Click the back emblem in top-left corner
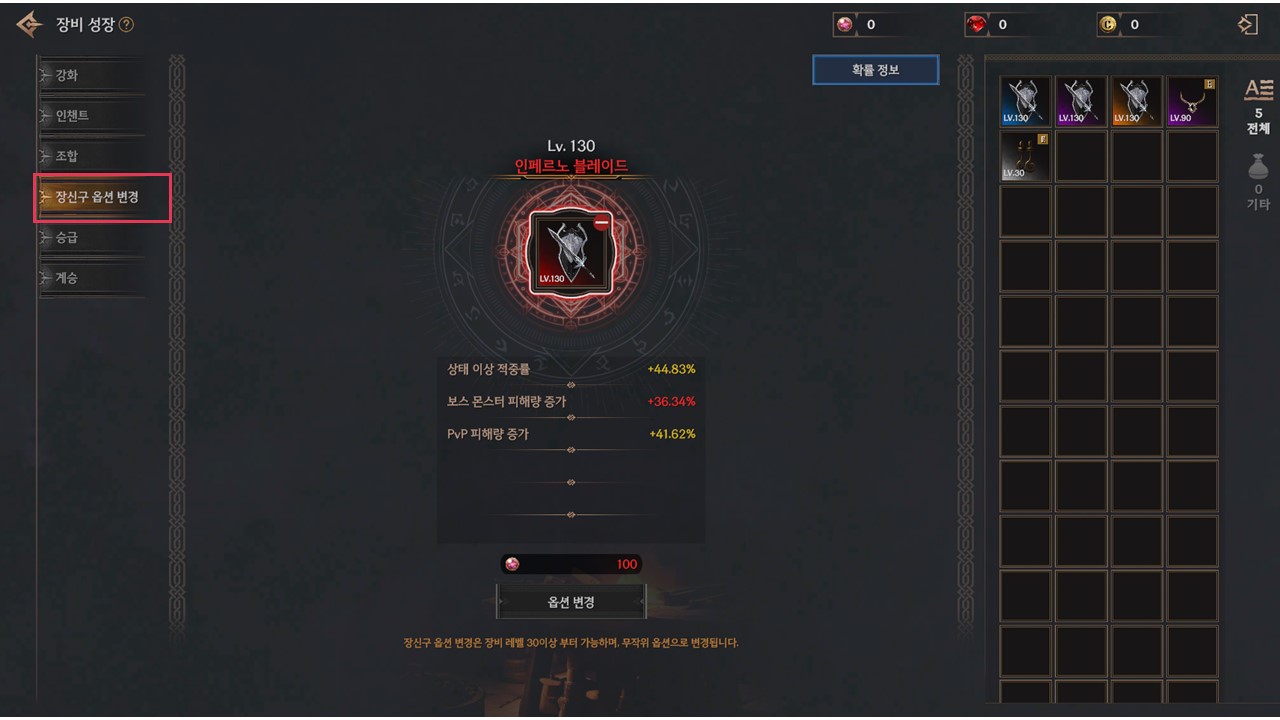Viewport: 1280px width, 720px height. [x=29, y=25]
